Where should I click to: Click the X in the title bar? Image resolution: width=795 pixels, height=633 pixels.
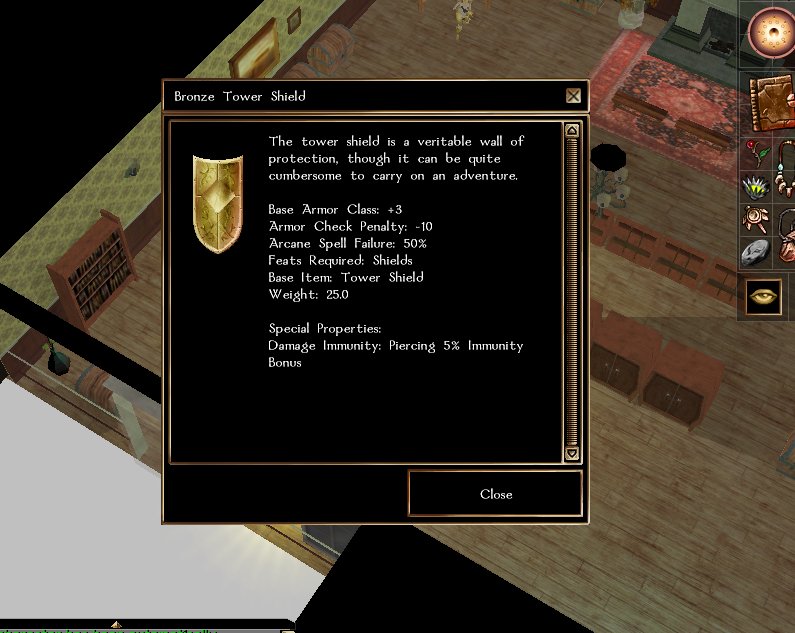point(573,96)
